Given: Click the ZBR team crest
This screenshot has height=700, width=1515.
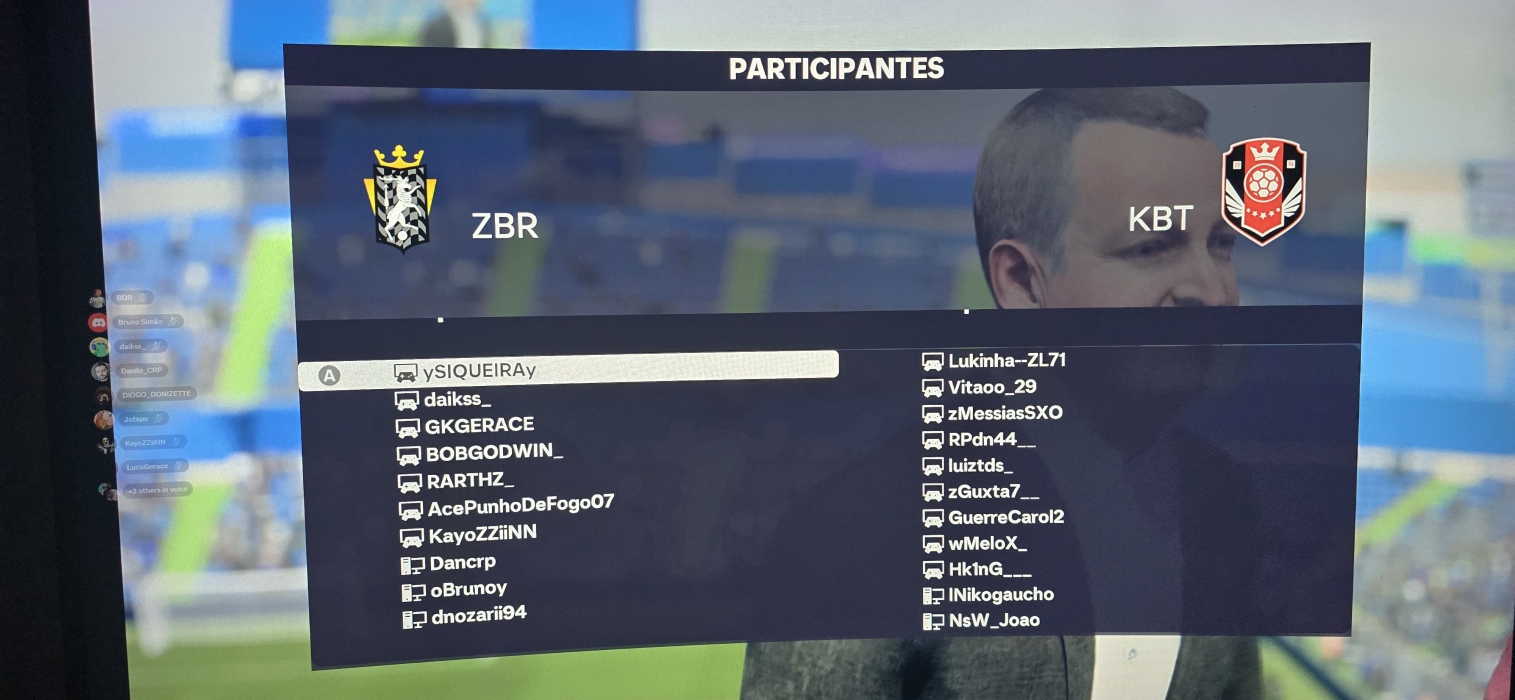Looking at the screenshot, I should pyautogui.click(x=400, y=198).
